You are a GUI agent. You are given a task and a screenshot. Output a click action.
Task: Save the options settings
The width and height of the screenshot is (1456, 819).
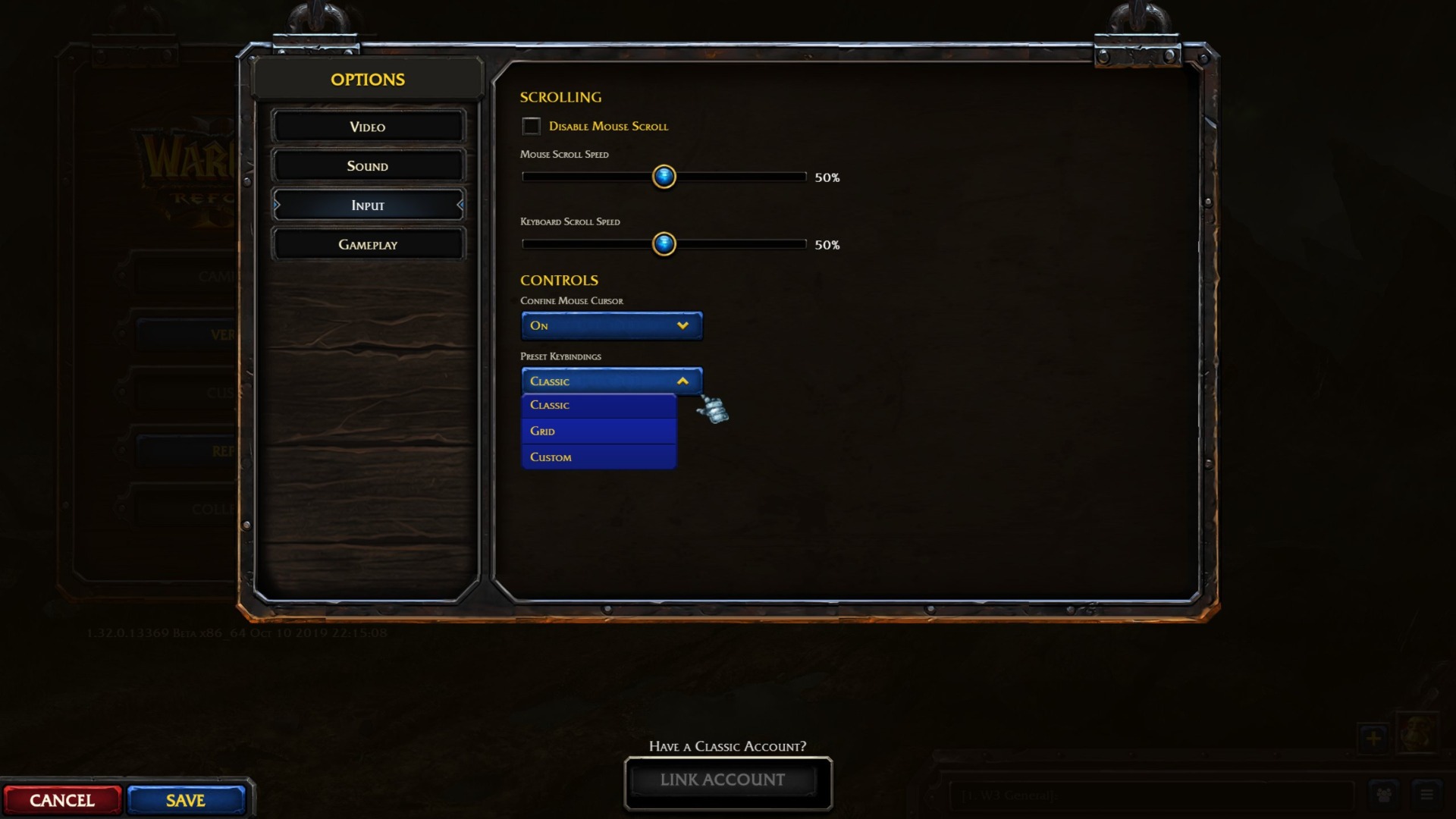[186, 801]
